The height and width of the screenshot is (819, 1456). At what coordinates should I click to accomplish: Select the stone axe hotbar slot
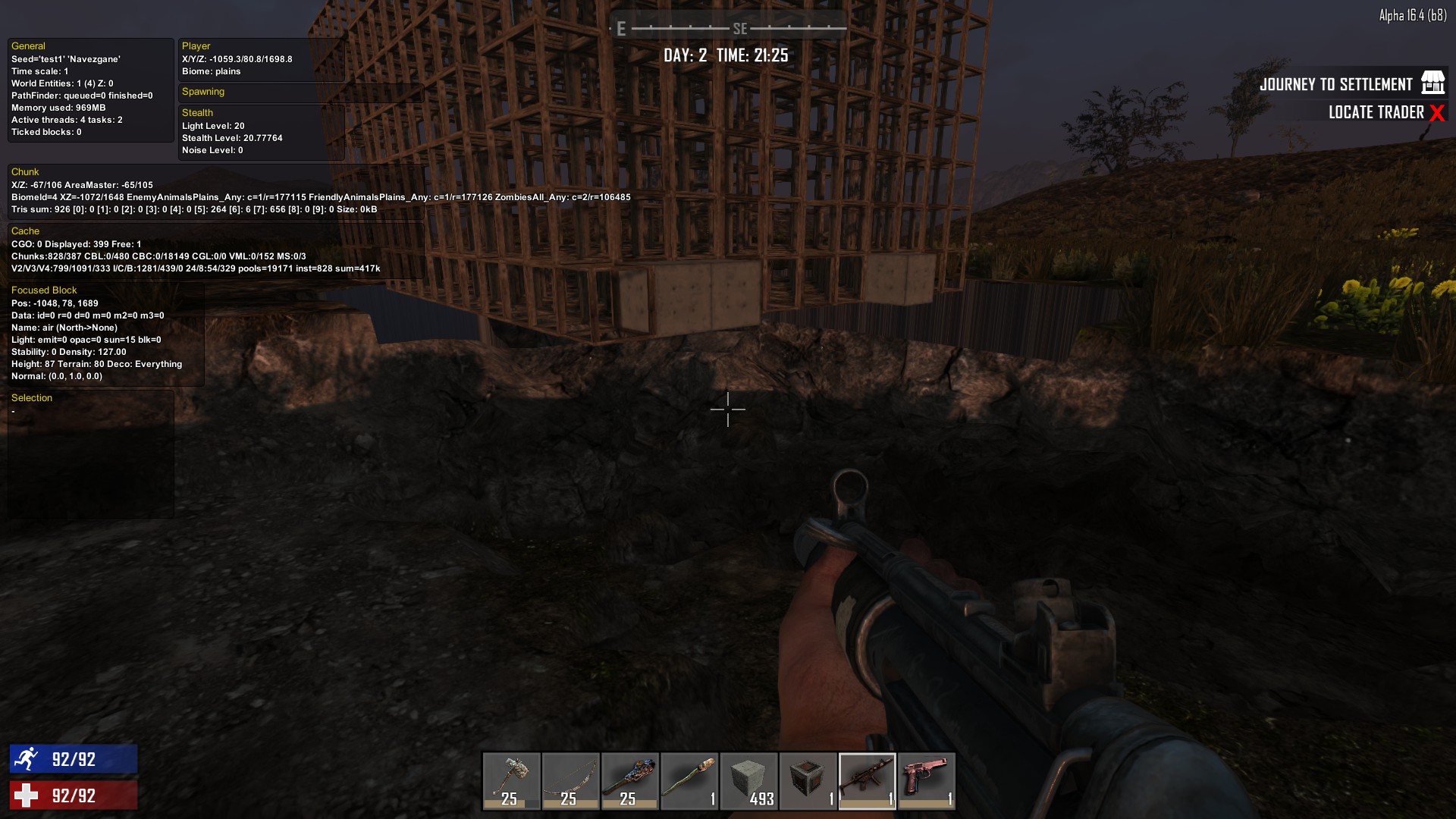512,780
